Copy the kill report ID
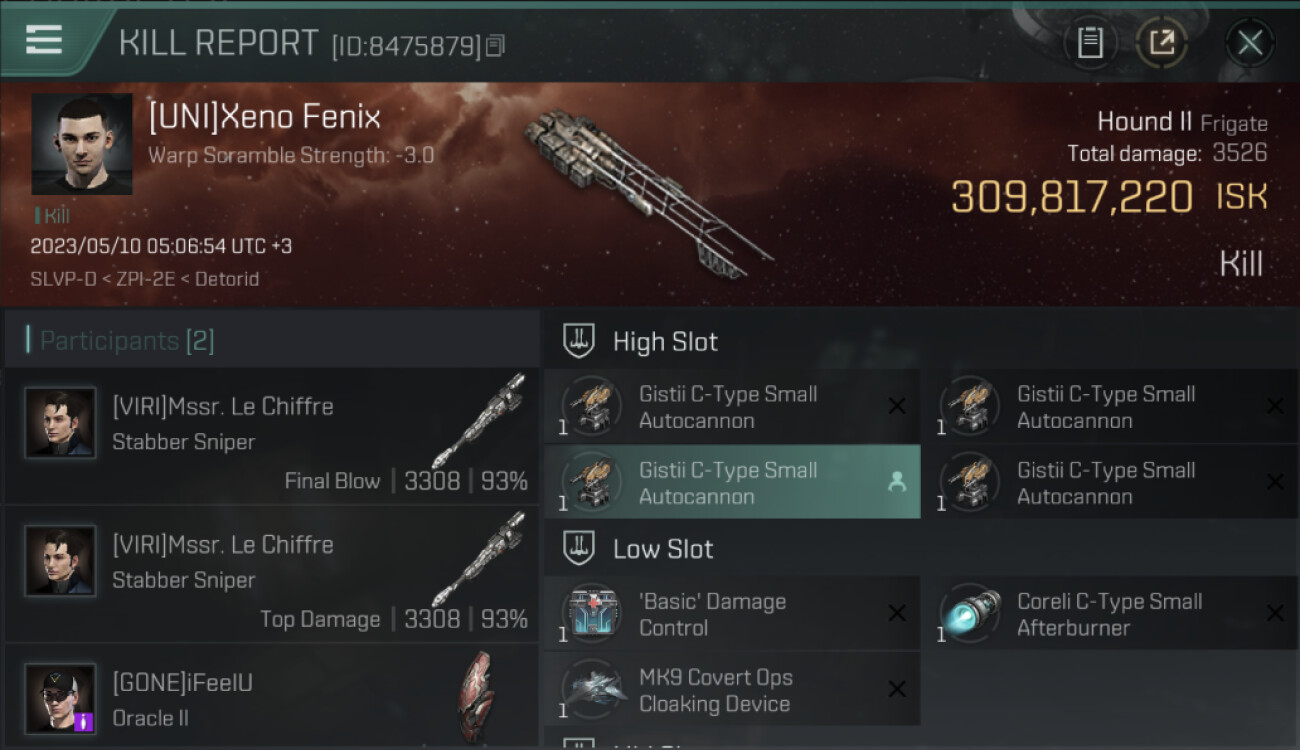1300x750 pixels. 496,45
